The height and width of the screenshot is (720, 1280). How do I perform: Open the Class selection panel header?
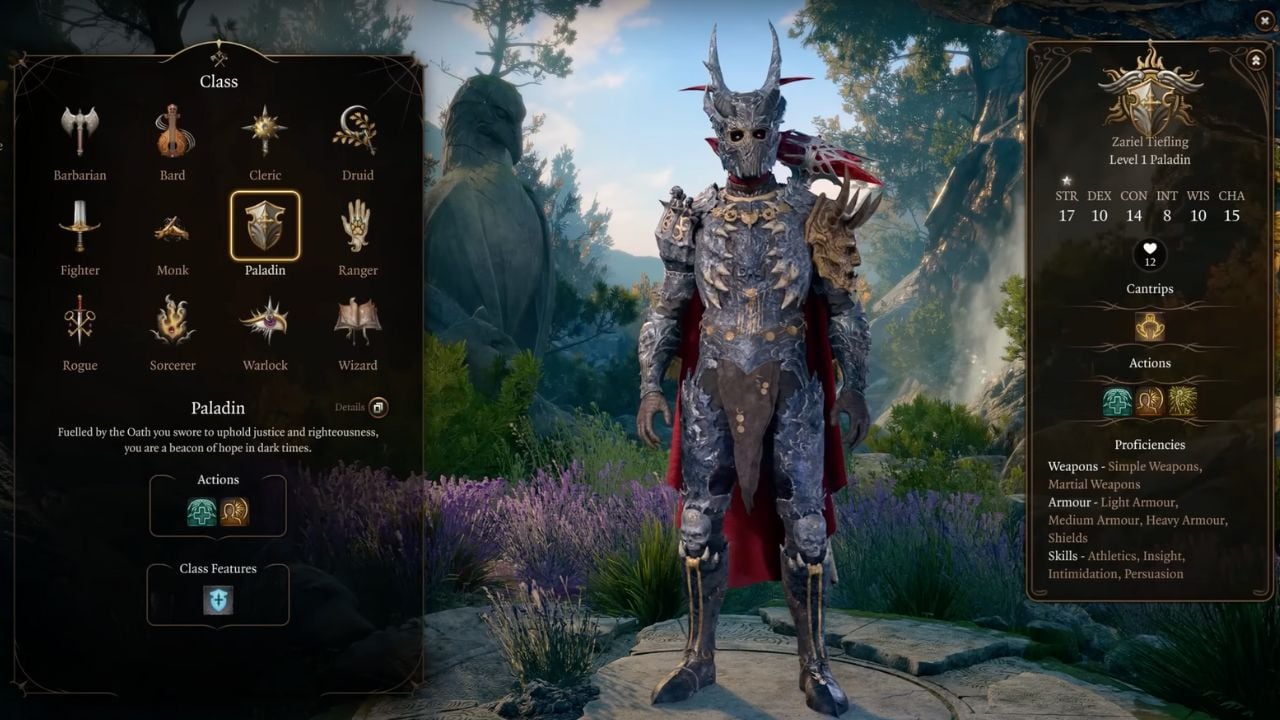pos(218,82)
